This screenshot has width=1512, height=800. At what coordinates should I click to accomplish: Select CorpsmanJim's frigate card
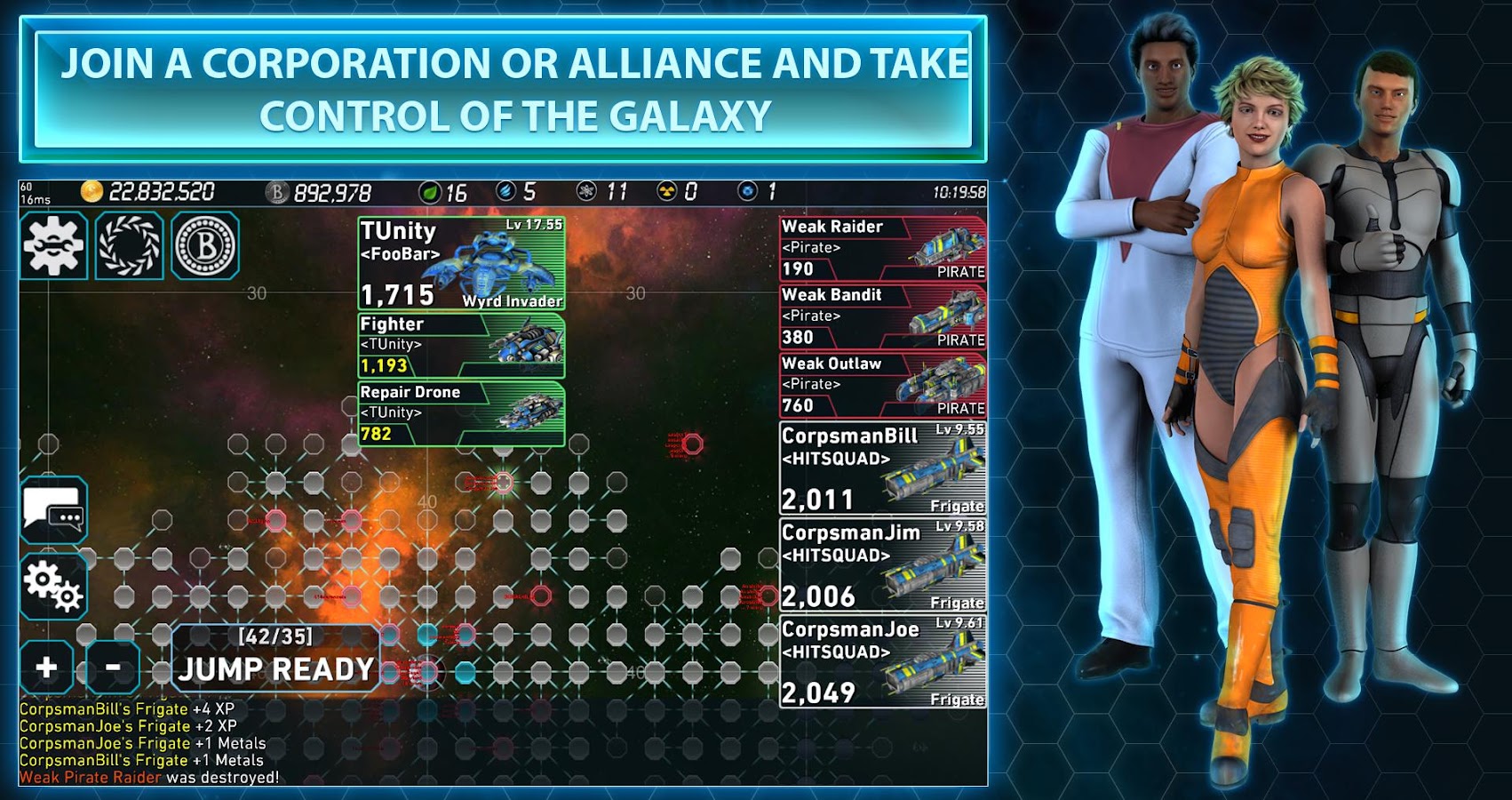[882, 565]
